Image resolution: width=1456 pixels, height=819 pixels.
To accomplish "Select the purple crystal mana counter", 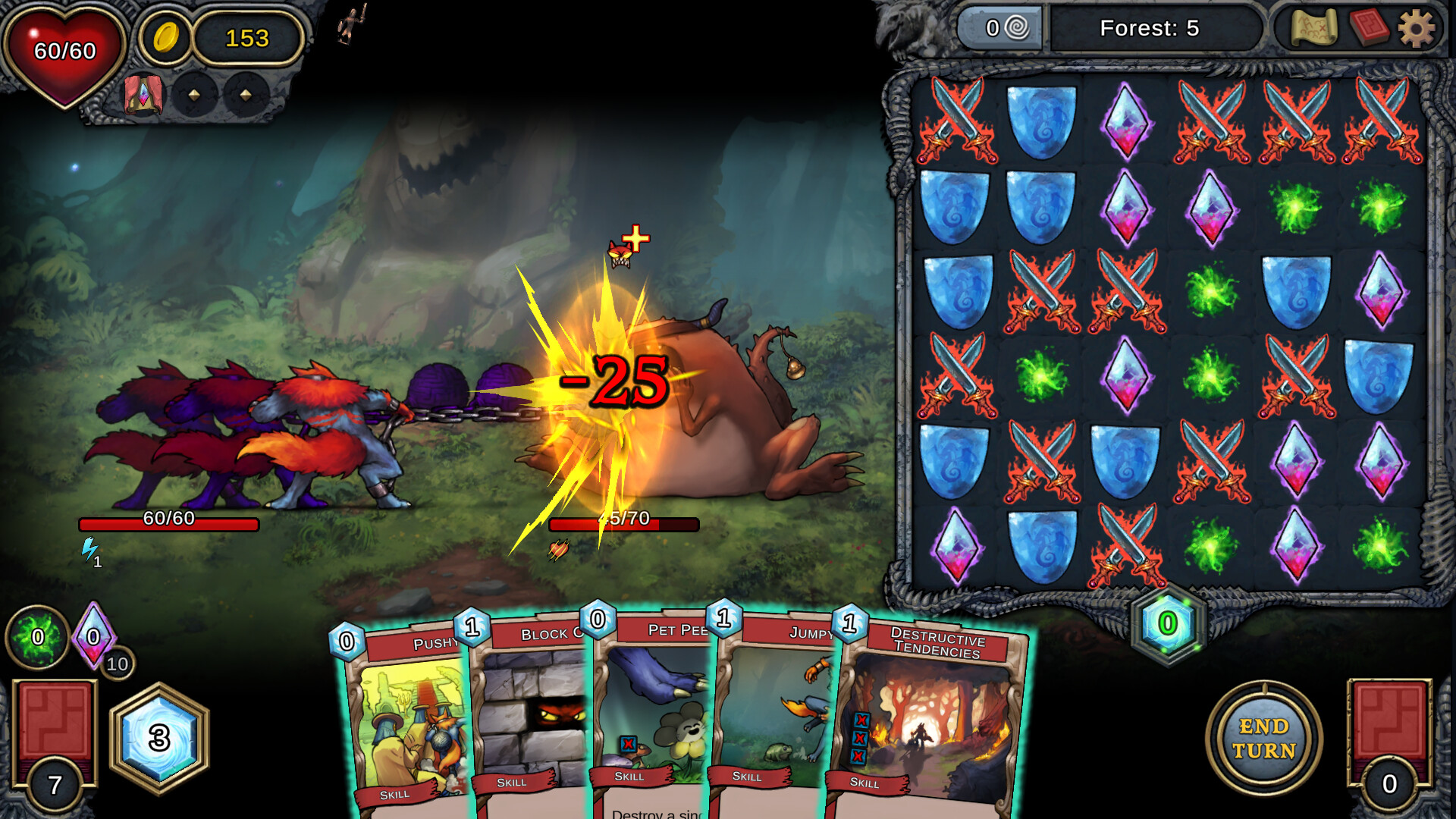I will click(93, 635).
